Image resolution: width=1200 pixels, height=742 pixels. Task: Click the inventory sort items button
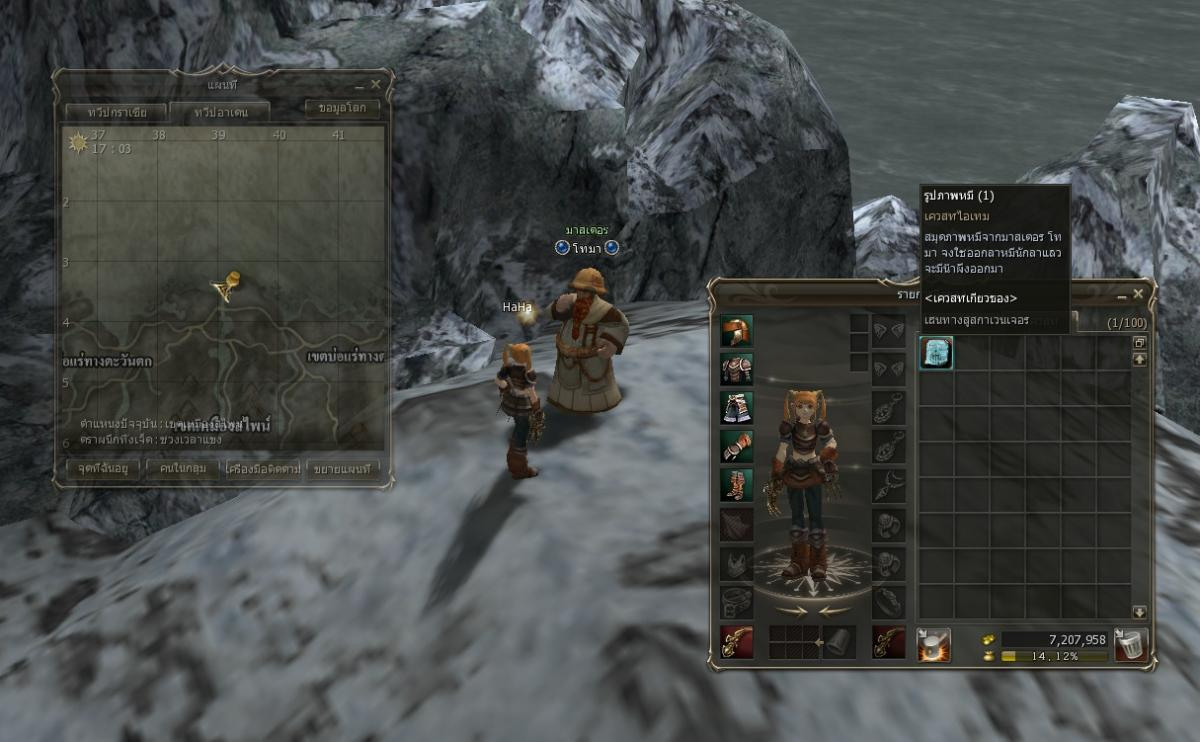(x=934, y=644)
